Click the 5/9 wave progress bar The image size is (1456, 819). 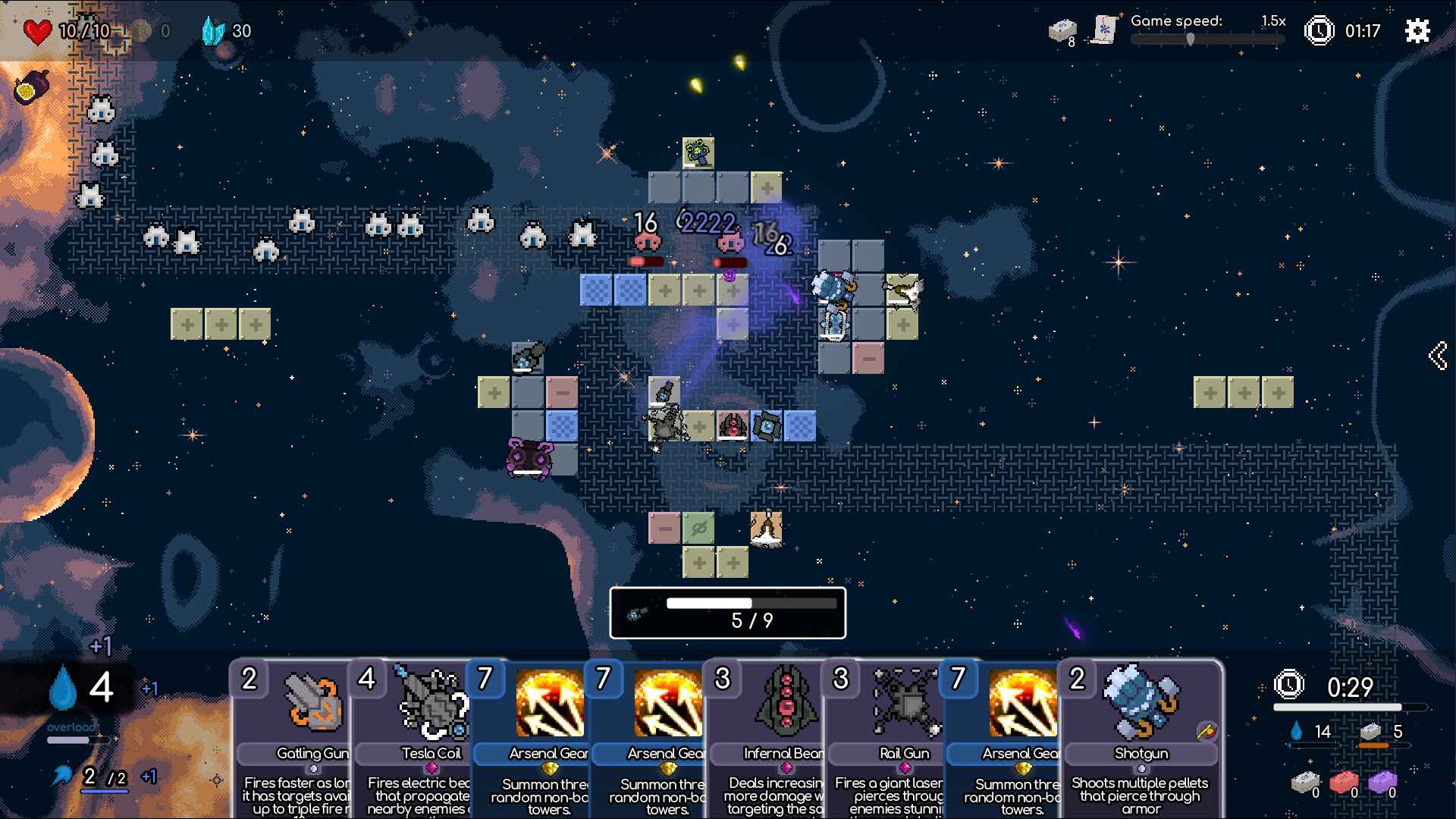pos(727,613)
